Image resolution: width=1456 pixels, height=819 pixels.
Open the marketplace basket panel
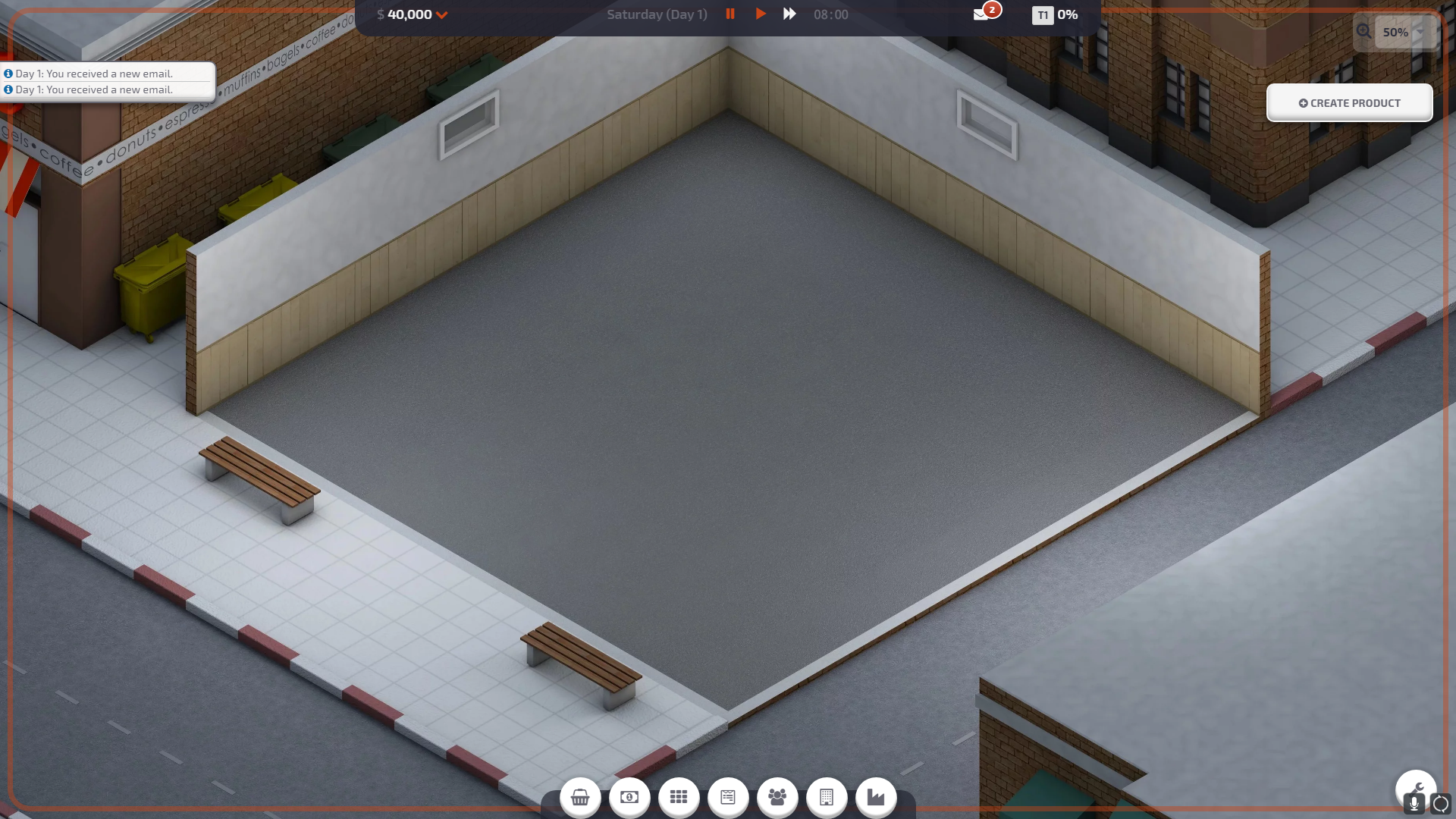(x=580, y=797)
